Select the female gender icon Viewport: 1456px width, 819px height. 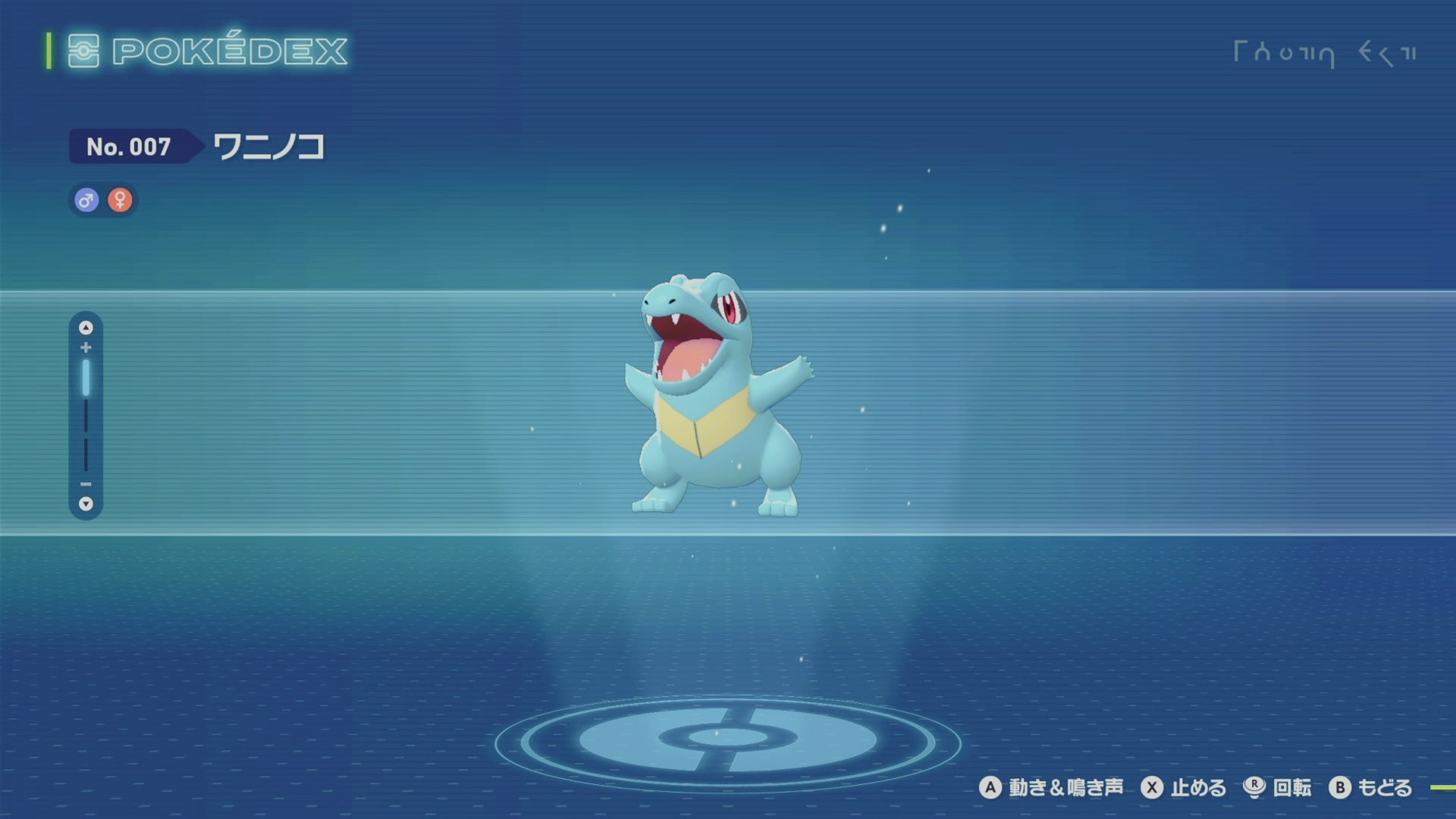click(x=120, y=200)
